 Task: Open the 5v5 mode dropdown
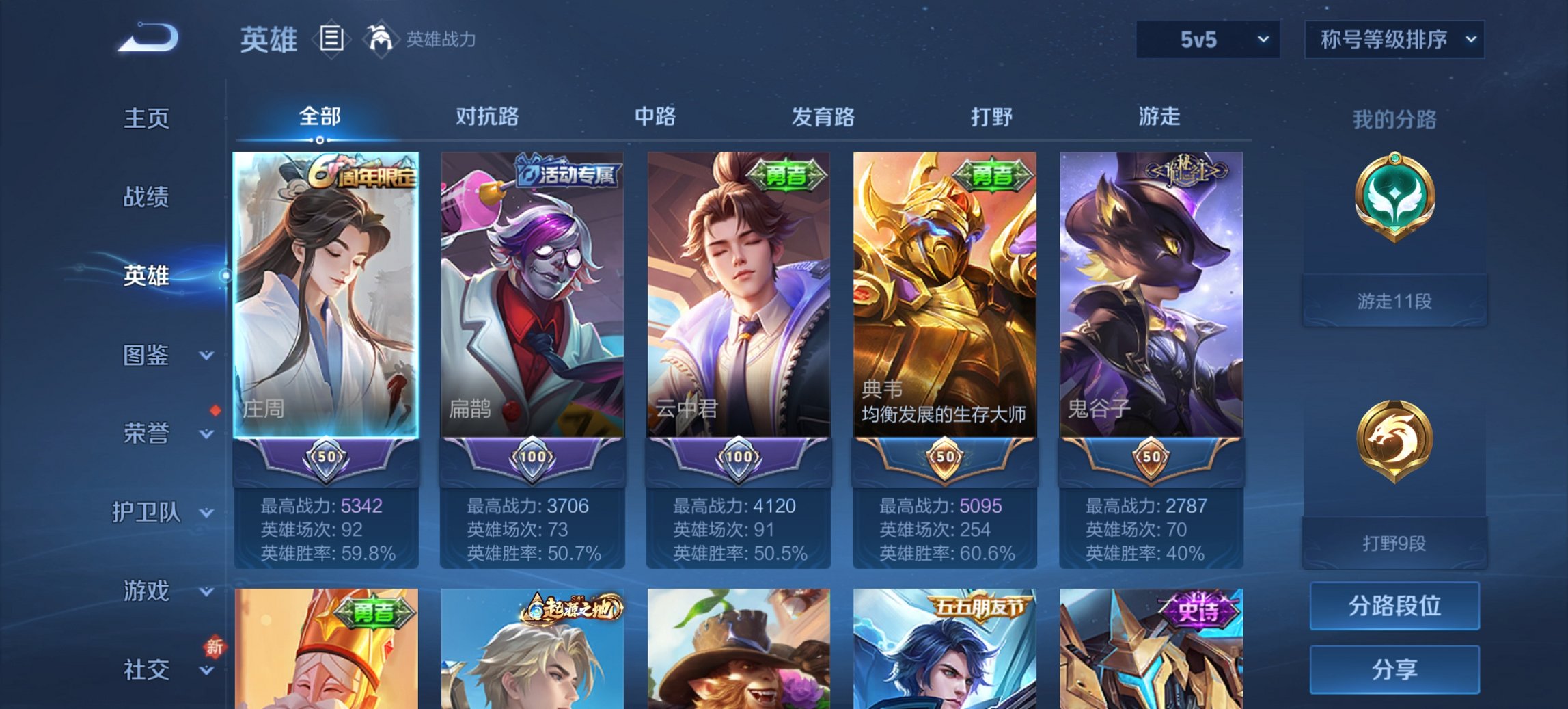click(1207, 39)
